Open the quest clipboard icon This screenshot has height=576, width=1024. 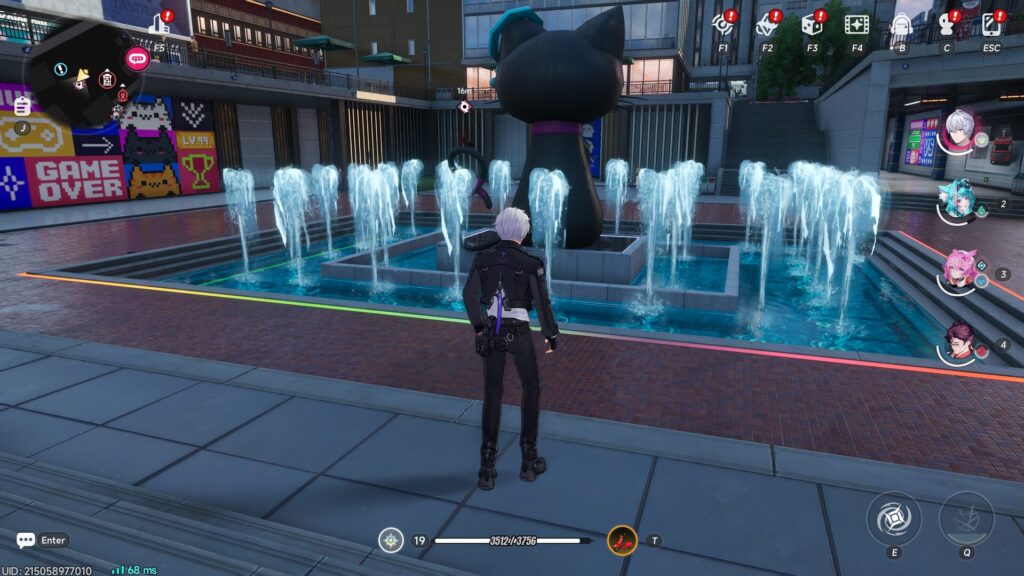21,106
